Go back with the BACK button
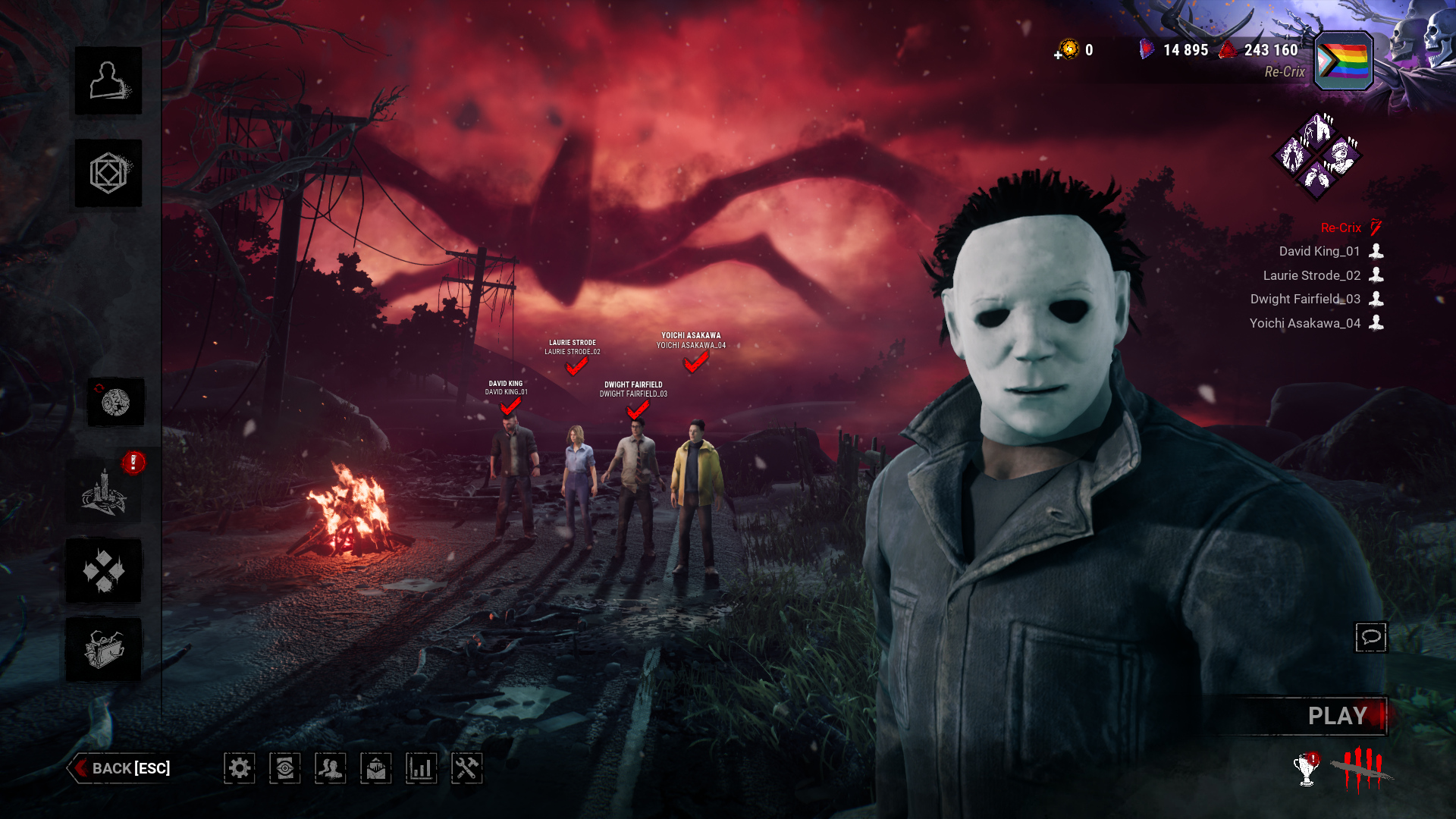The height and width of the screenshot is (819, 1456). coord(121,768)
